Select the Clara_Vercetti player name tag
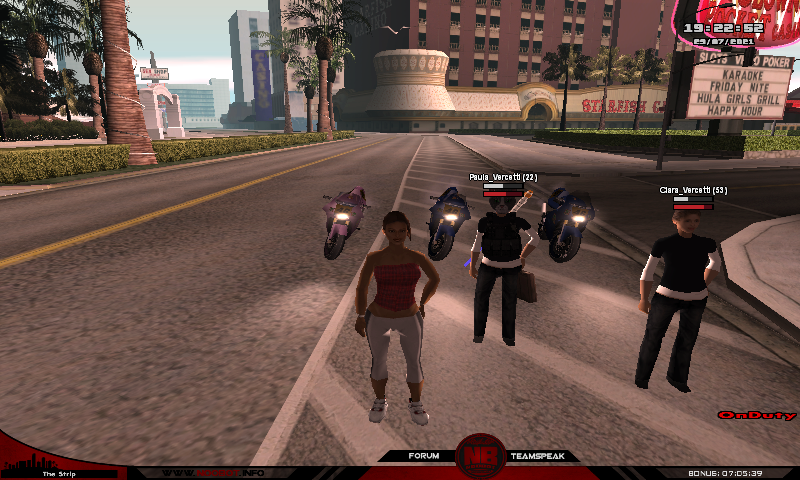Viewport: 800px width, 480px height. (692, 190)
